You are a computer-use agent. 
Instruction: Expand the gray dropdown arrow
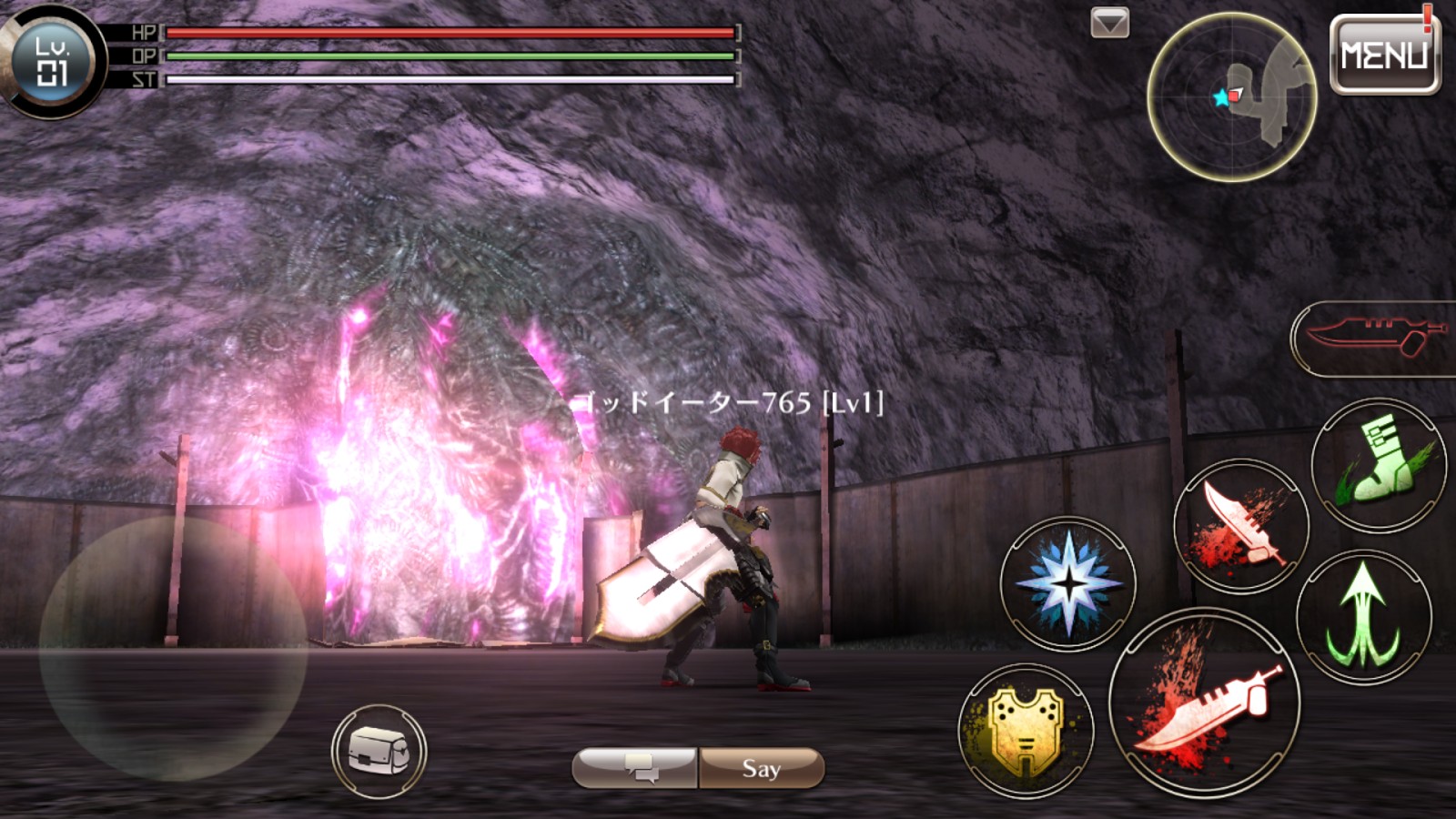tap(1109, 23)
